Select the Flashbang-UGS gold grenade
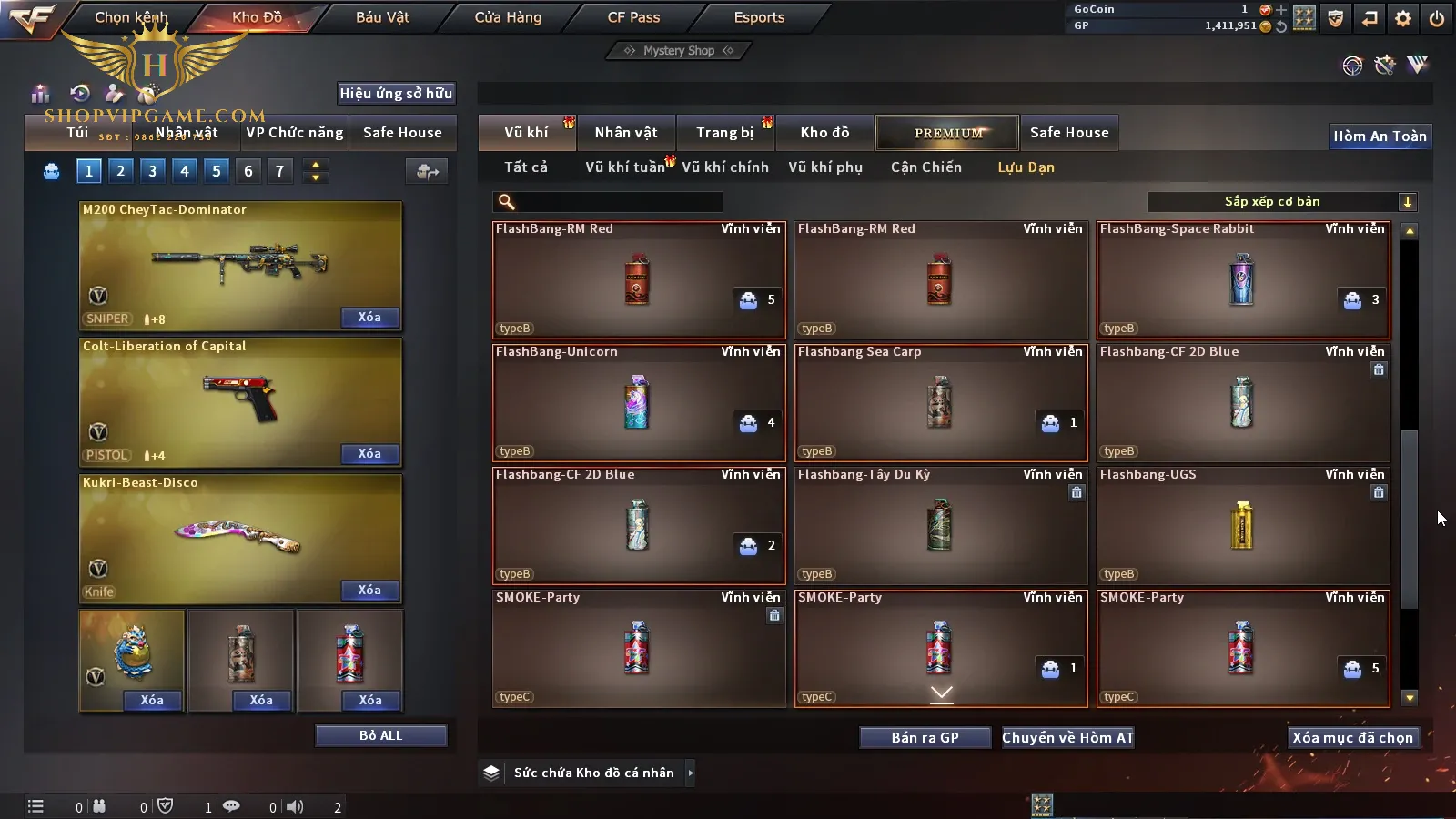 1243,526
